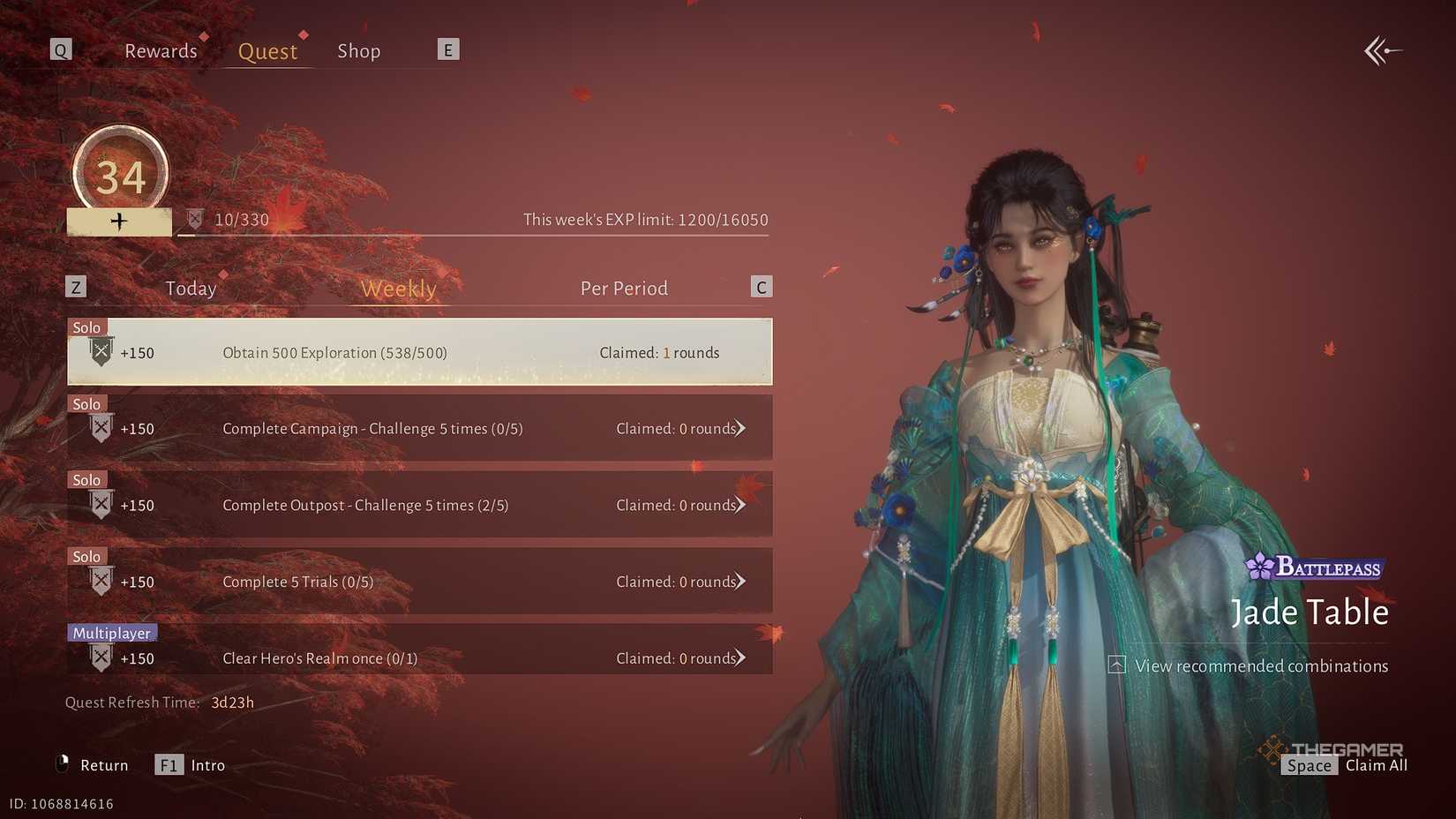Viewport: 1456px width, 819px height.
Task: Expand the Clear Hero's Realm quest chevron
Action: [x=742, y=657]
